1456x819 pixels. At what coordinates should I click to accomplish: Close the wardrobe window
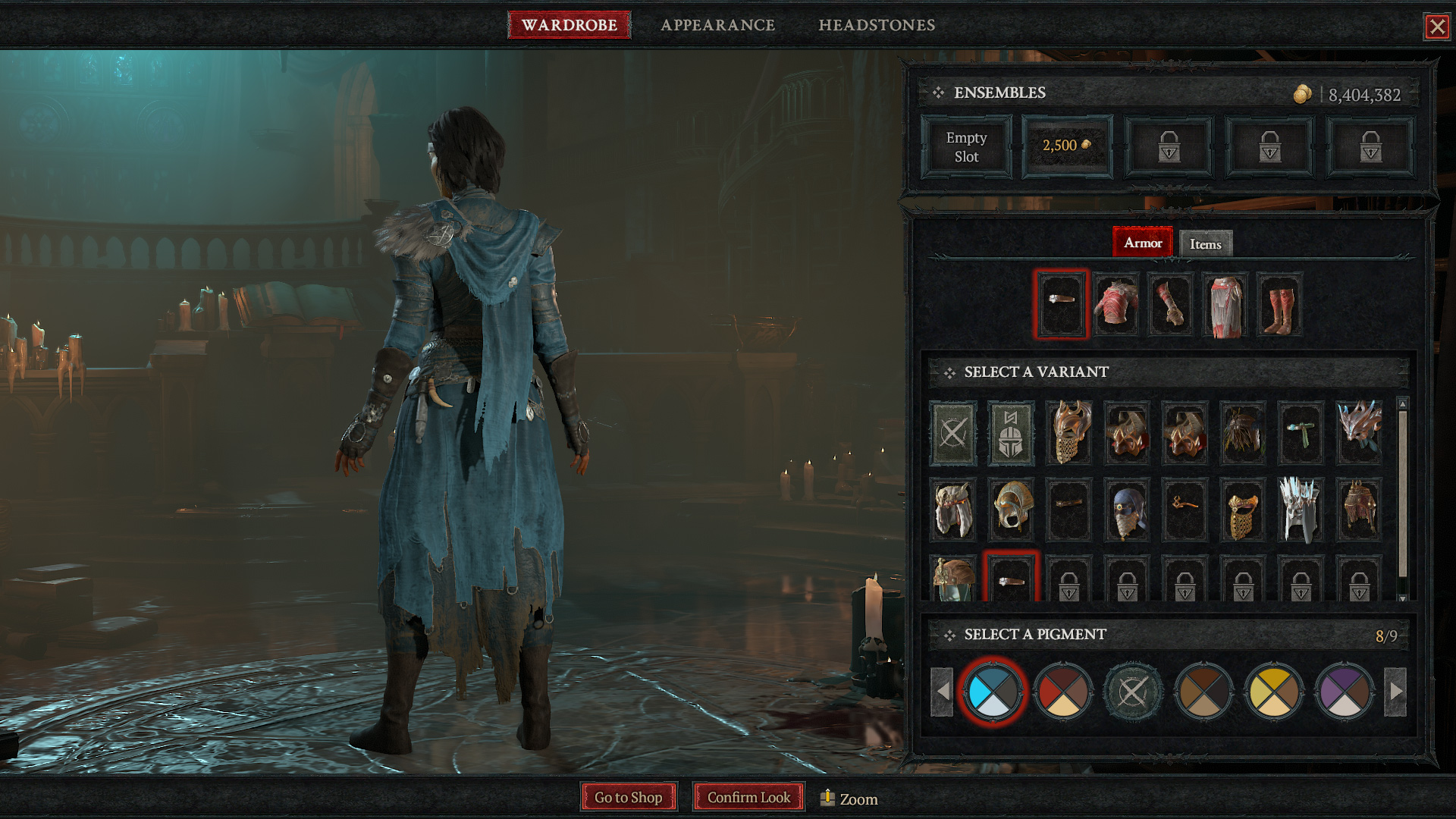coord(1436,27)
